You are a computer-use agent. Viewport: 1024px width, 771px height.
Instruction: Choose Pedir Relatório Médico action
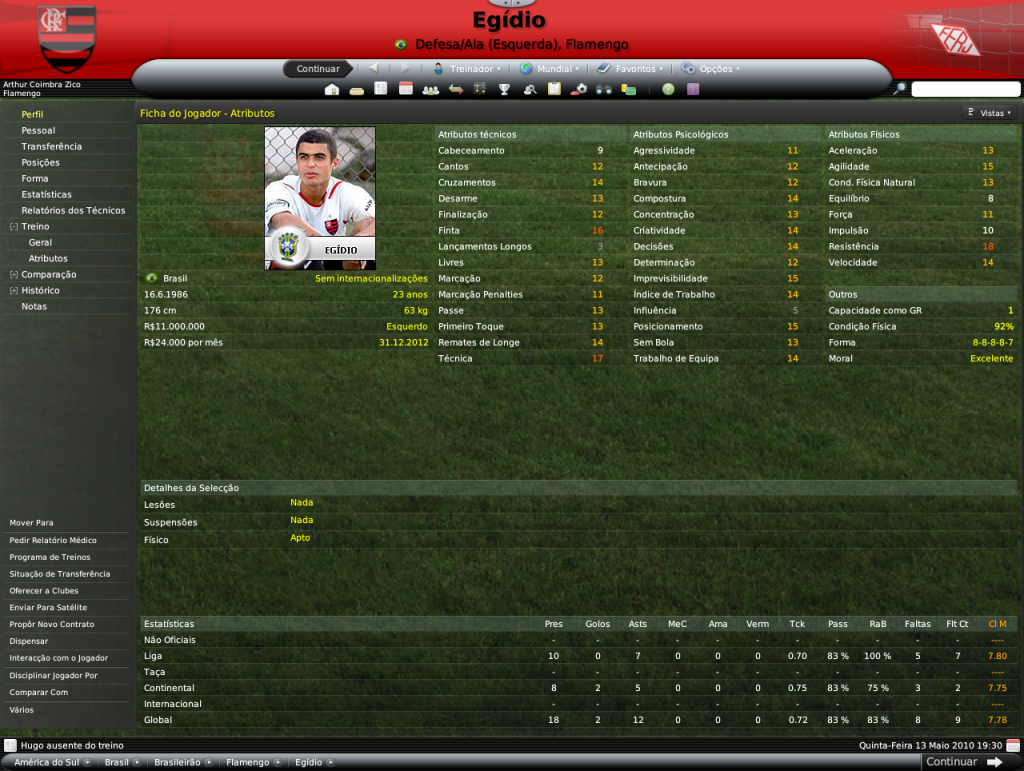coord(53,540)
